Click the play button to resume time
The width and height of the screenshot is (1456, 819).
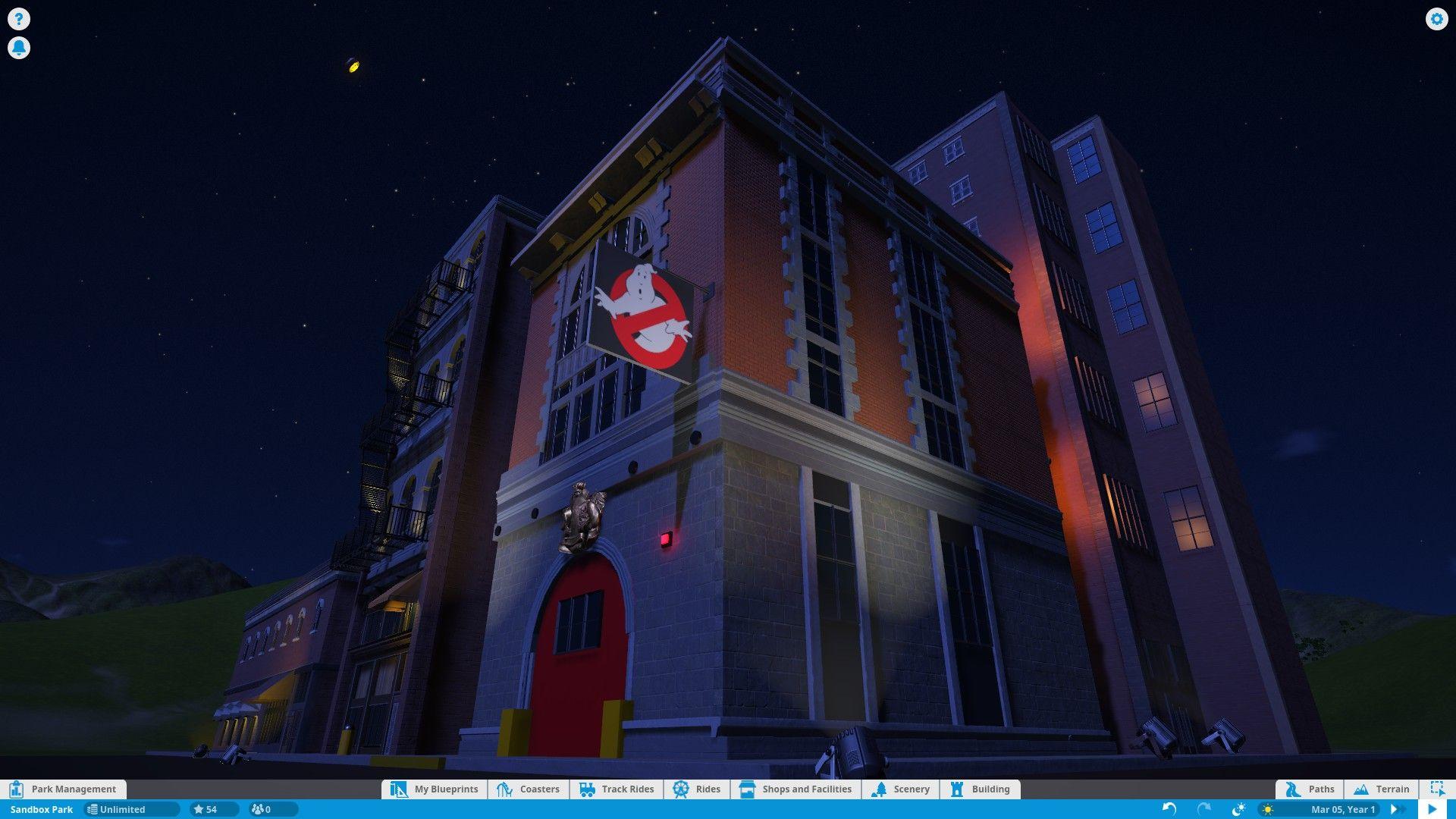click(1432, 809)
